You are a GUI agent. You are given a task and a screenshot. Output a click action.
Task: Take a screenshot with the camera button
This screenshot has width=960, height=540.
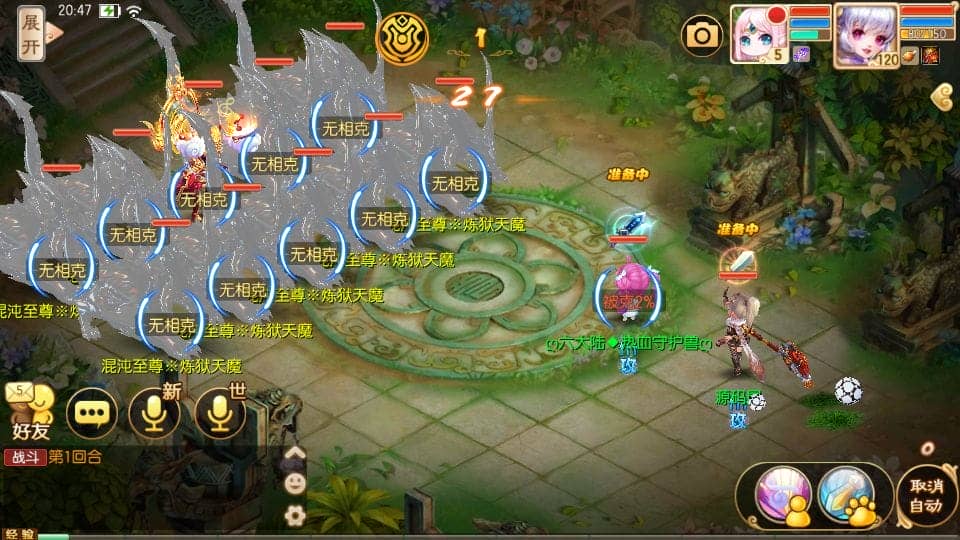click(702, 36)
